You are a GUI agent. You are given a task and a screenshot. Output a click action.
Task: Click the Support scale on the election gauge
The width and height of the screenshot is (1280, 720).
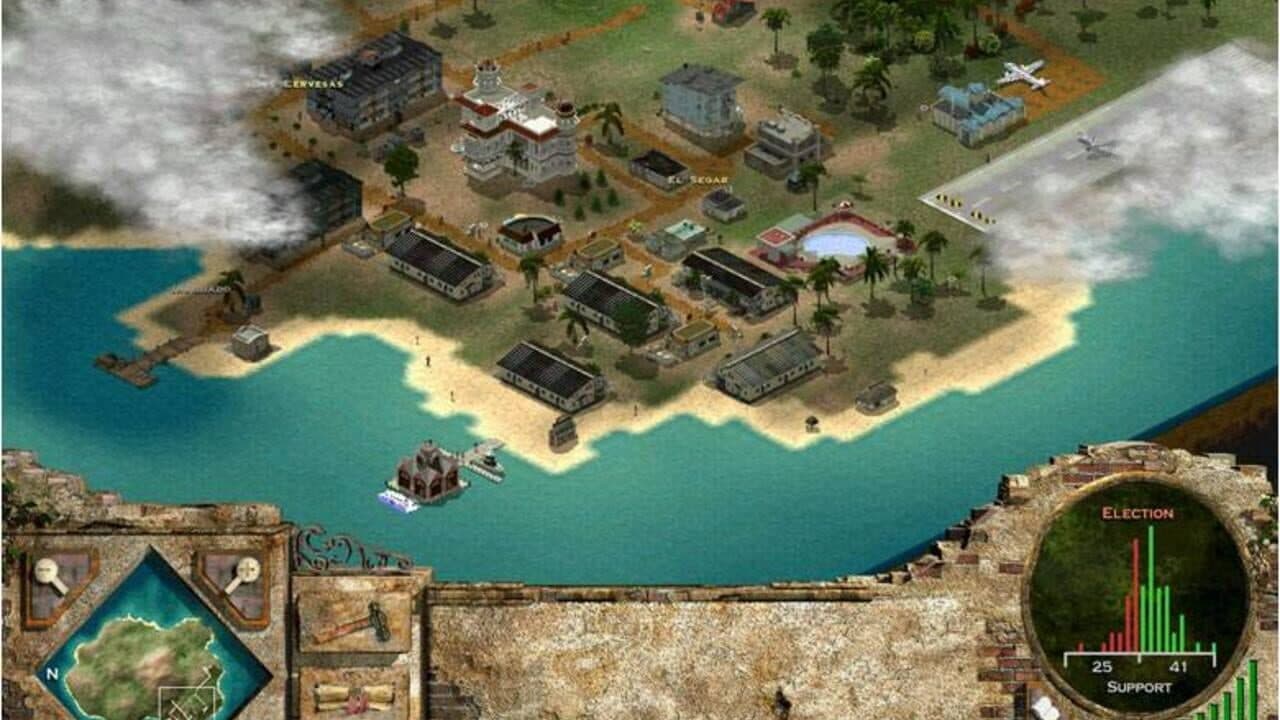click(x=1138, y=659)
